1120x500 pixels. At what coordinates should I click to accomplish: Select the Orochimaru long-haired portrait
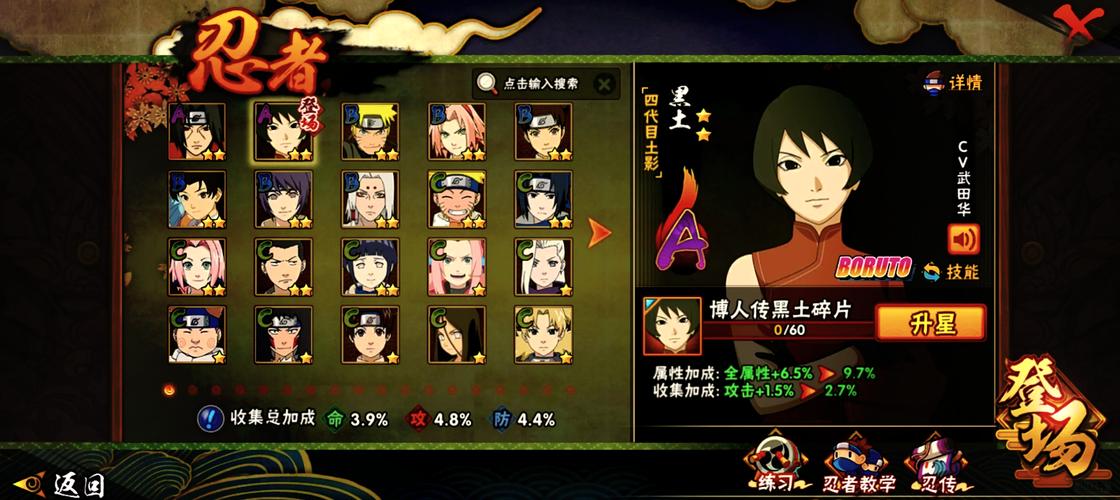pyautogui.click(x=458, y=335)
